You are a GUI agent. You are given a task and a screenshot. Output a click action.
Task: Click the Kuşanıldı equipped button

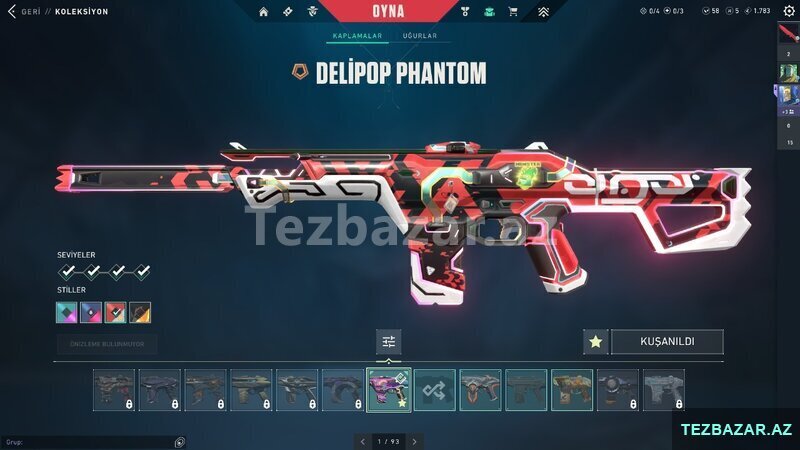[667, 342]
